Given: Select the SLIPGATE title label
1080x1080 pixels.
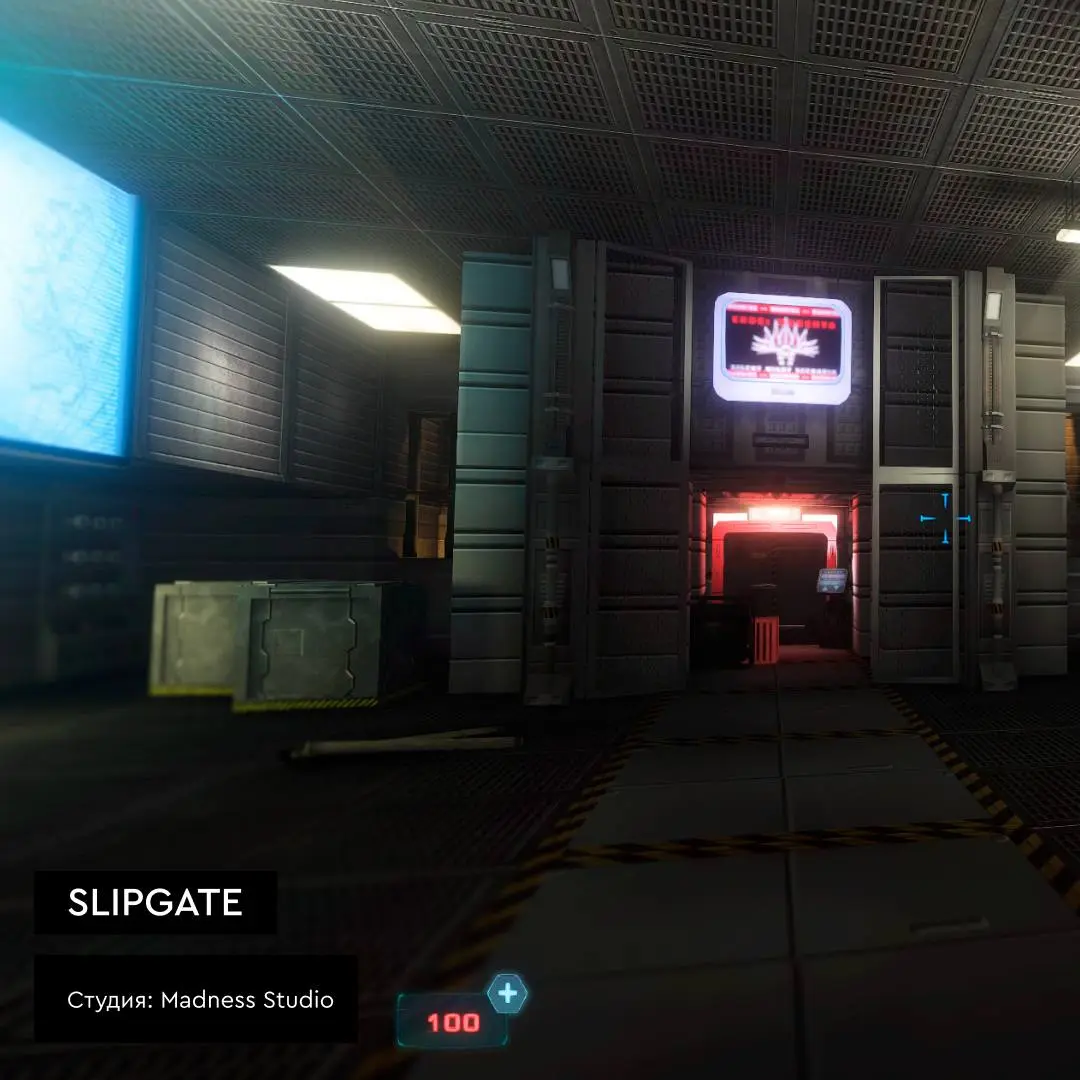Looking at the screenshot, I should pyautogui.click(x=155, y=903).
